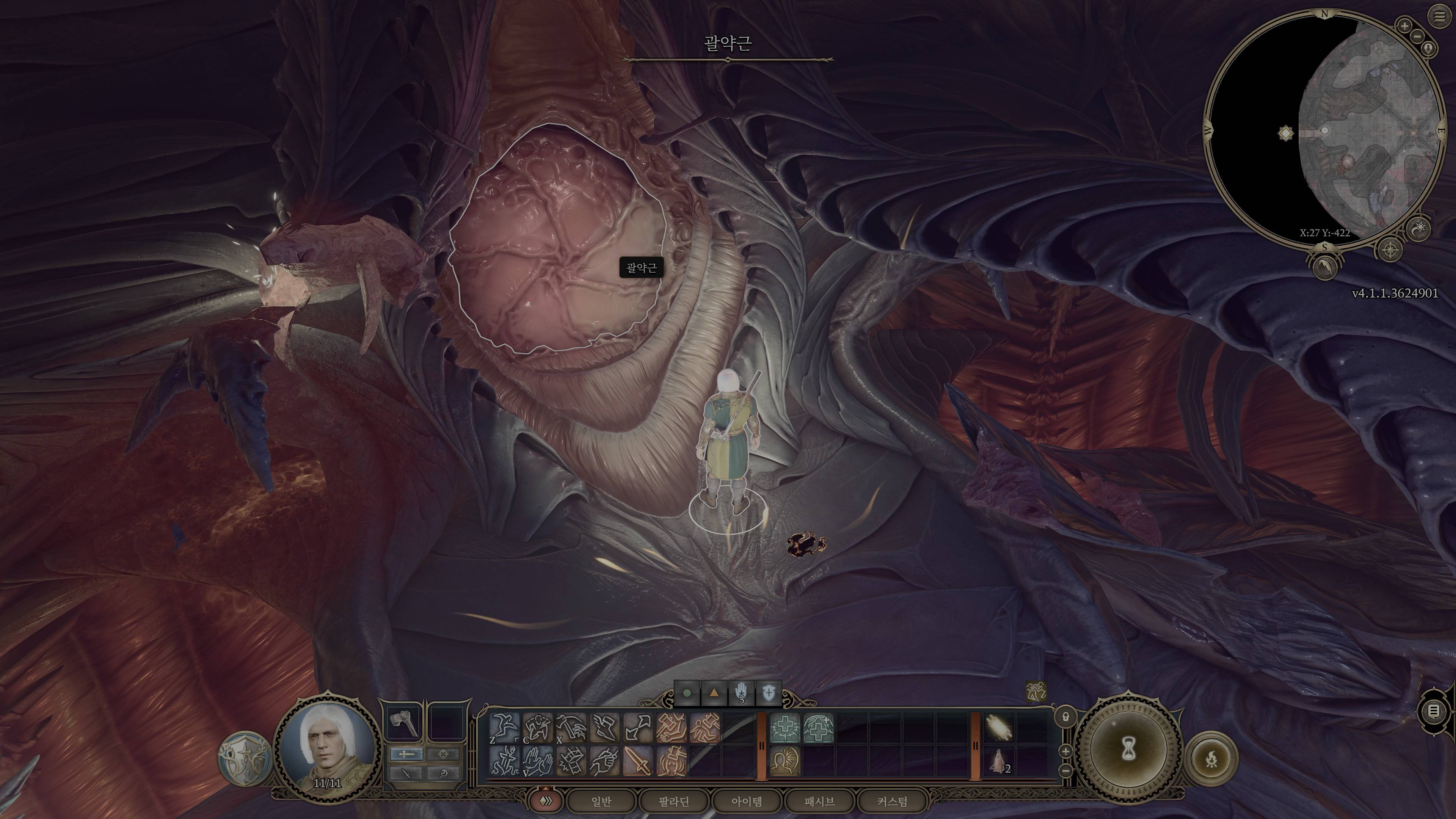Open the campfire camp button
Viewport: 1456px width, 819px height.
pos(1212,759)
